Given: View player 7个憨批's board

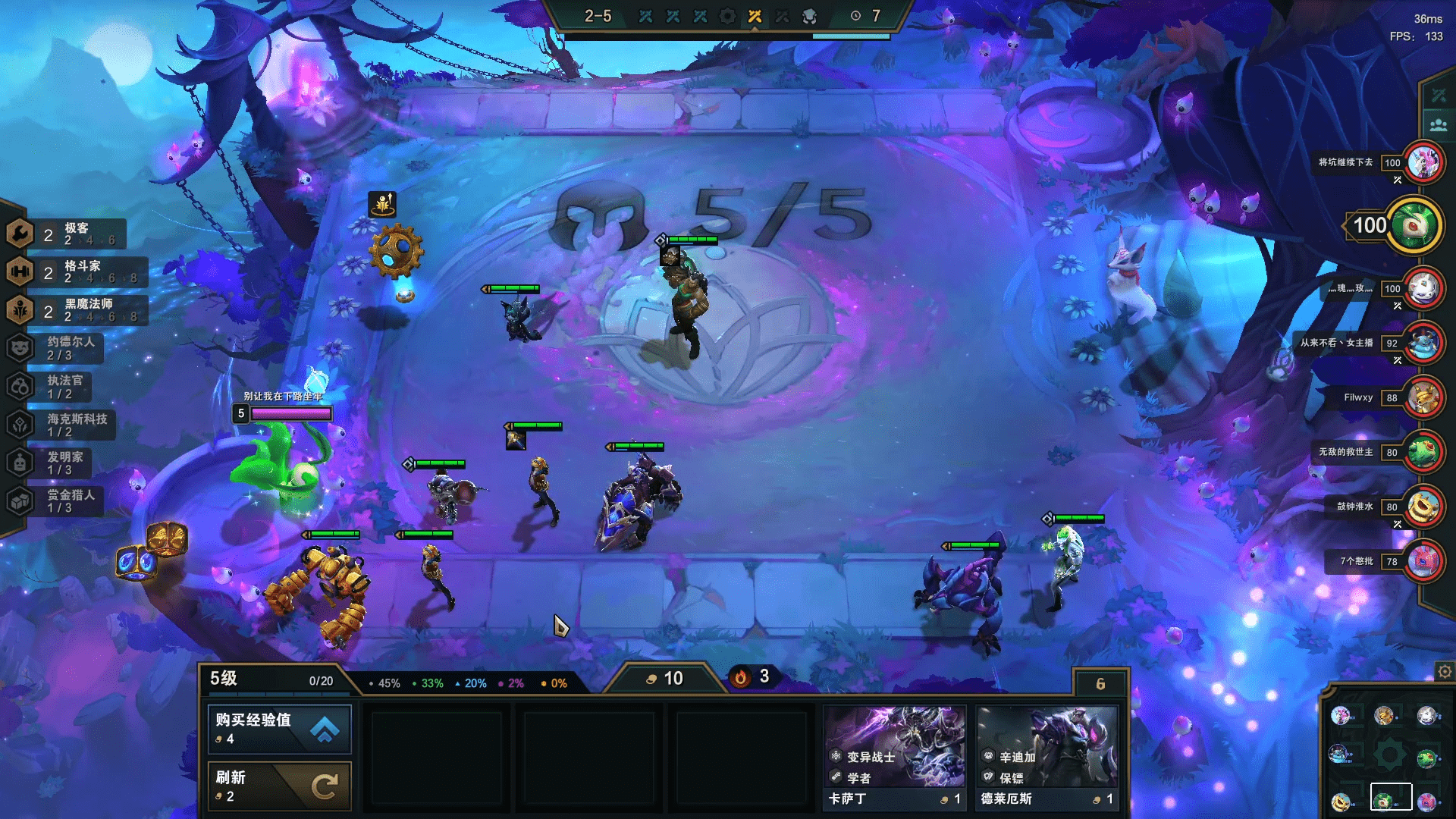Looking at the screenshot, I should pos(1423,561).
